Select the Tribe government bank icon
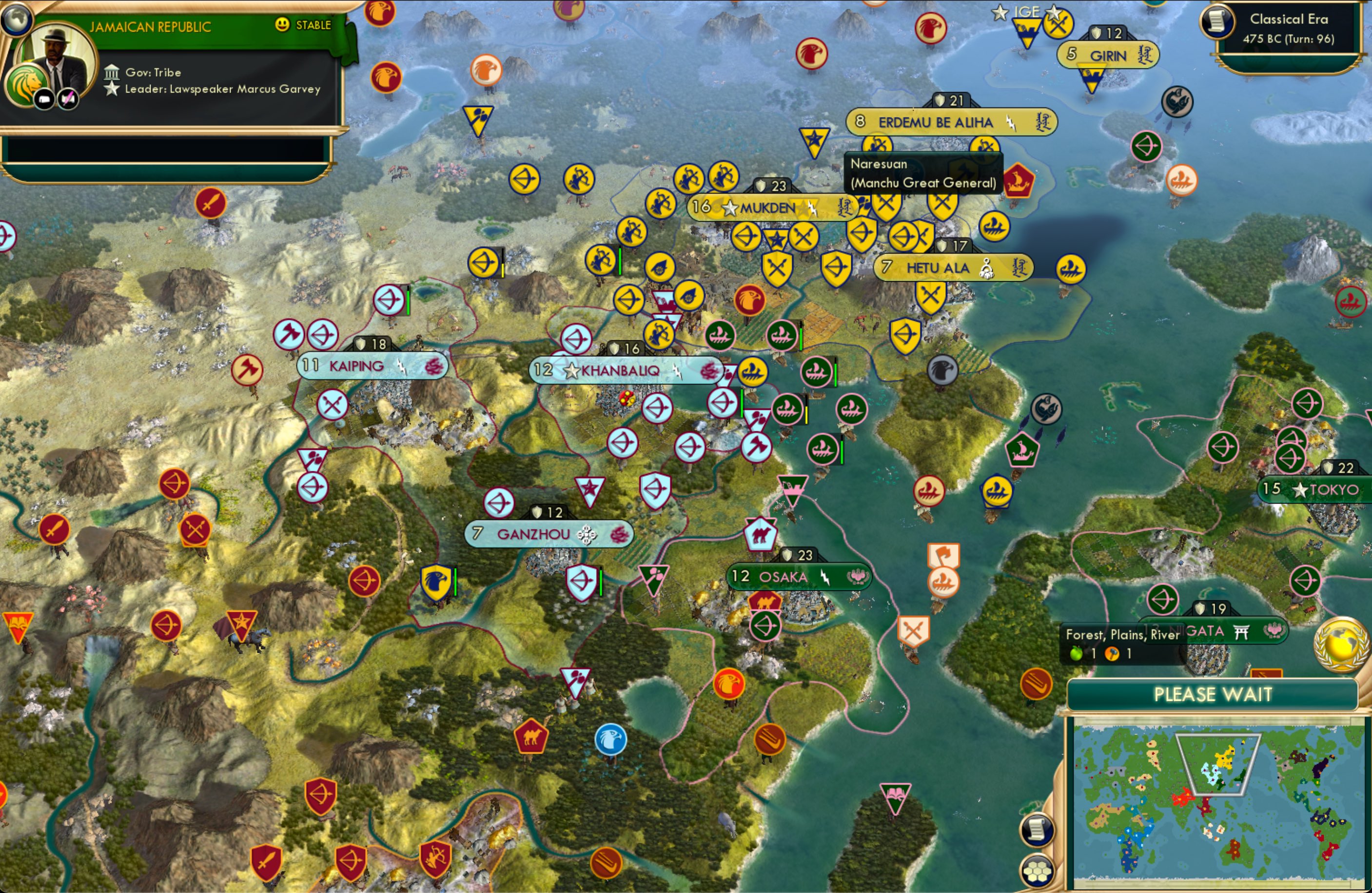The image size is (1372, 893). 113,72
